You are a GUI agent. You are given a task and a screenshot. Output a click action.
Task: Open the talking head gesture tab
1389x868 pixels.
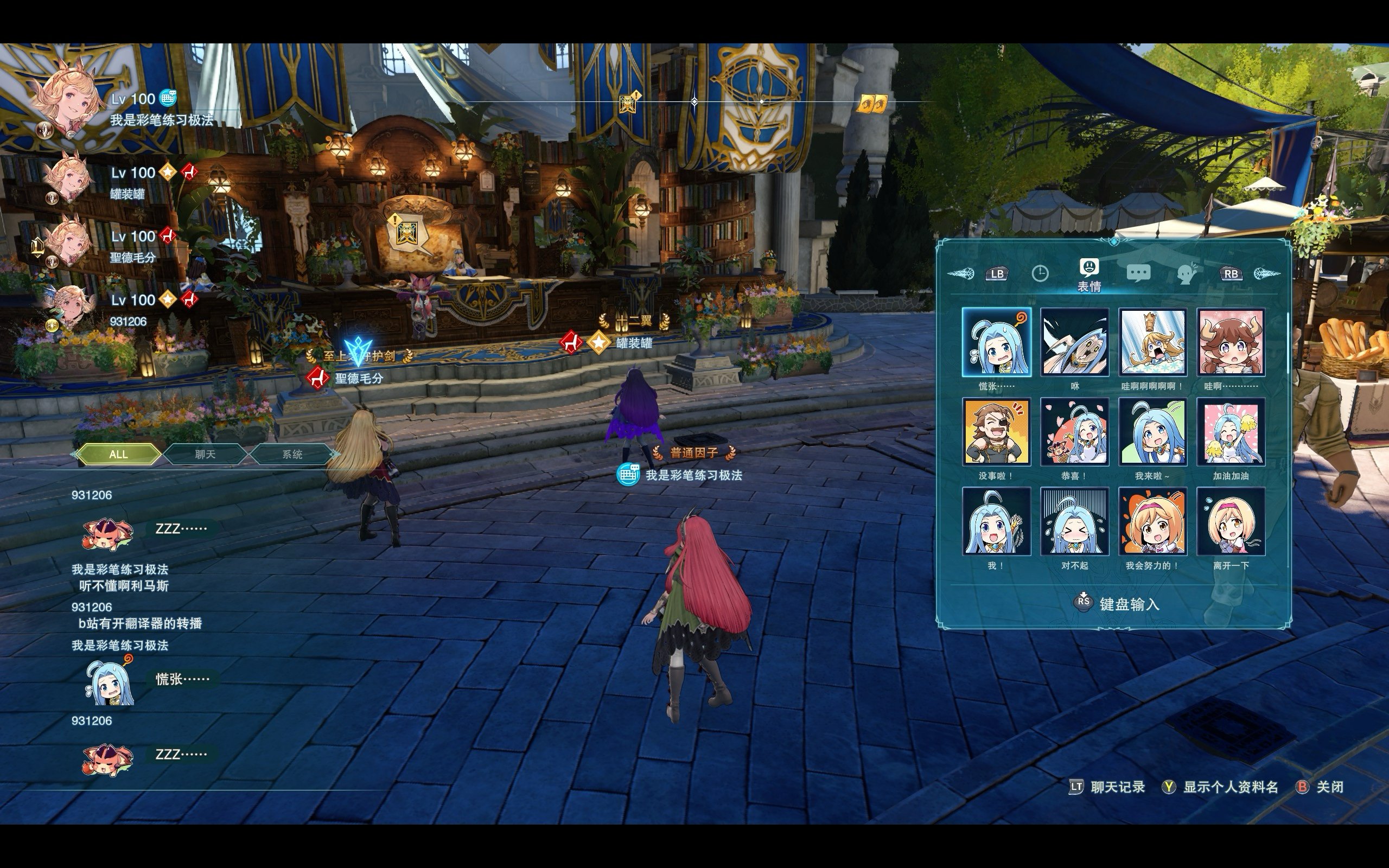[1186, 273]
